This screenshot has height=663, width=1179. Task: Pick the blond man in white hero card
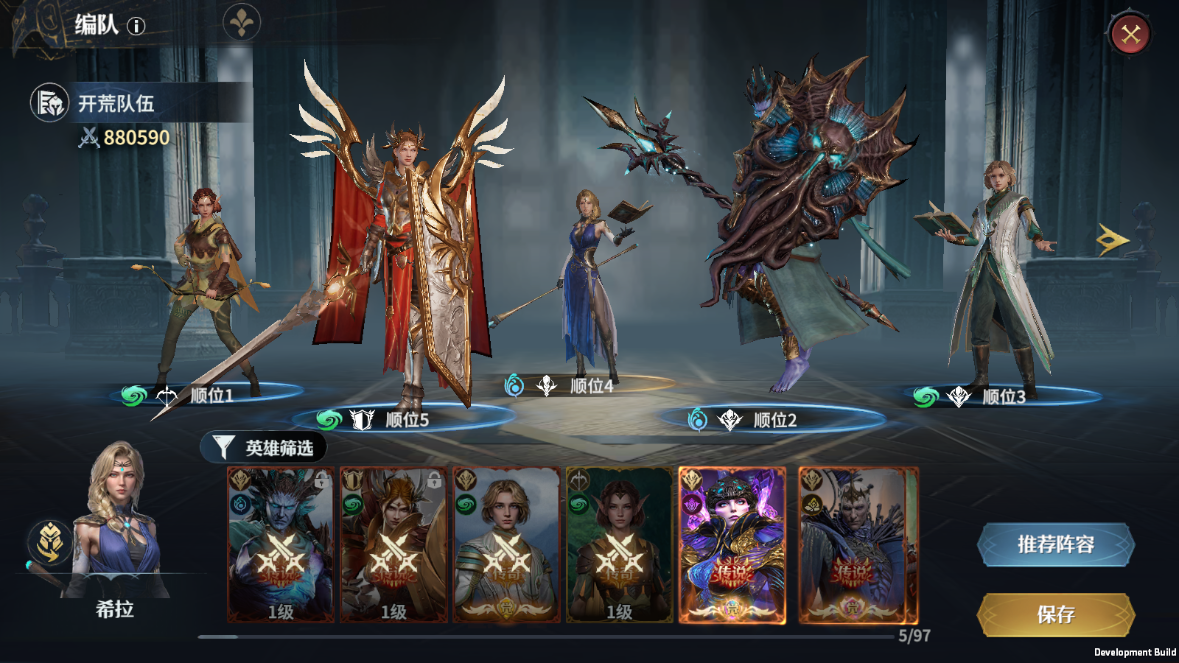coord(506,545)
